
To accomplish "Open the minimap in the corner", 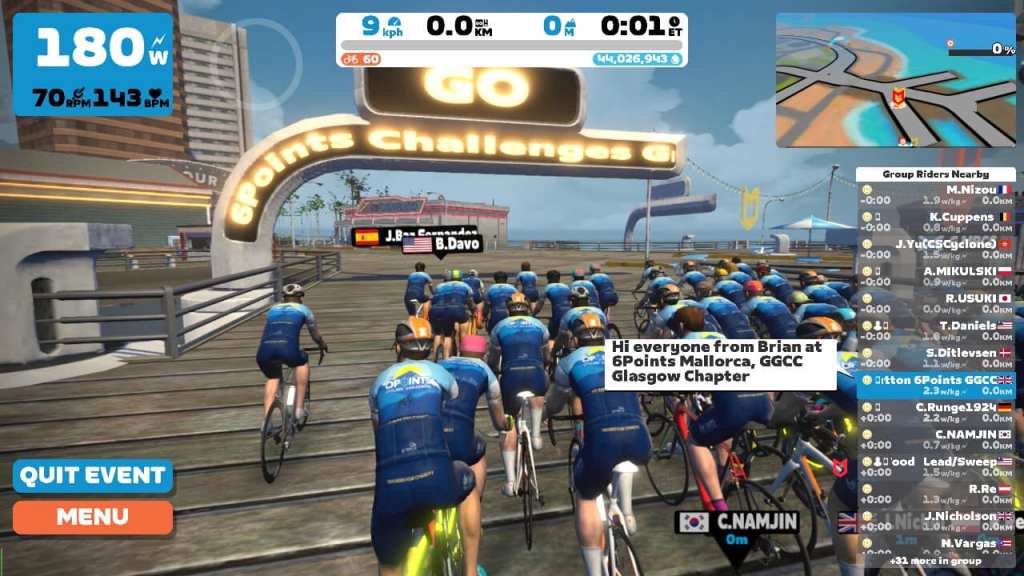I will coord(895,80).
